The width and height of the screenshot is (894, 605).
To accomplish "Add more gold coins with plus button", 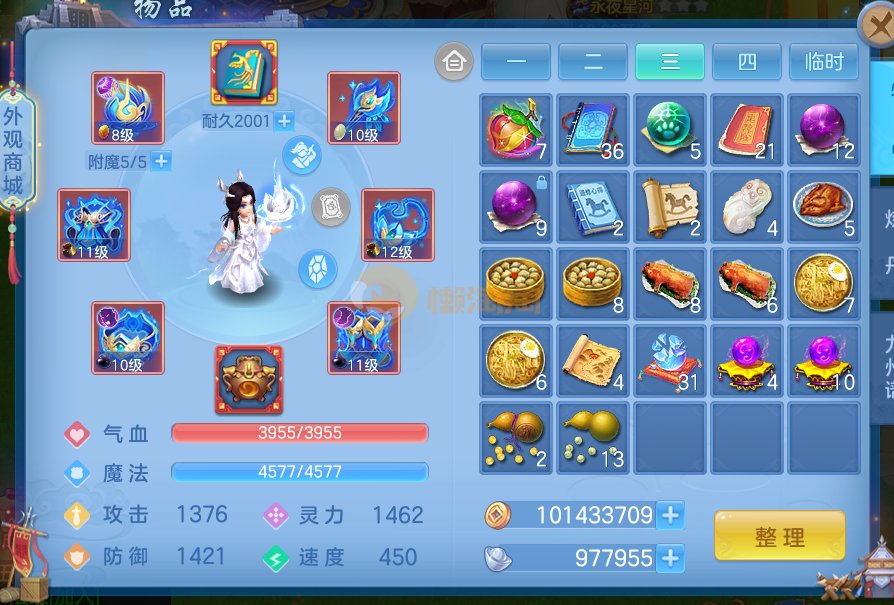I will click(671, 515).
